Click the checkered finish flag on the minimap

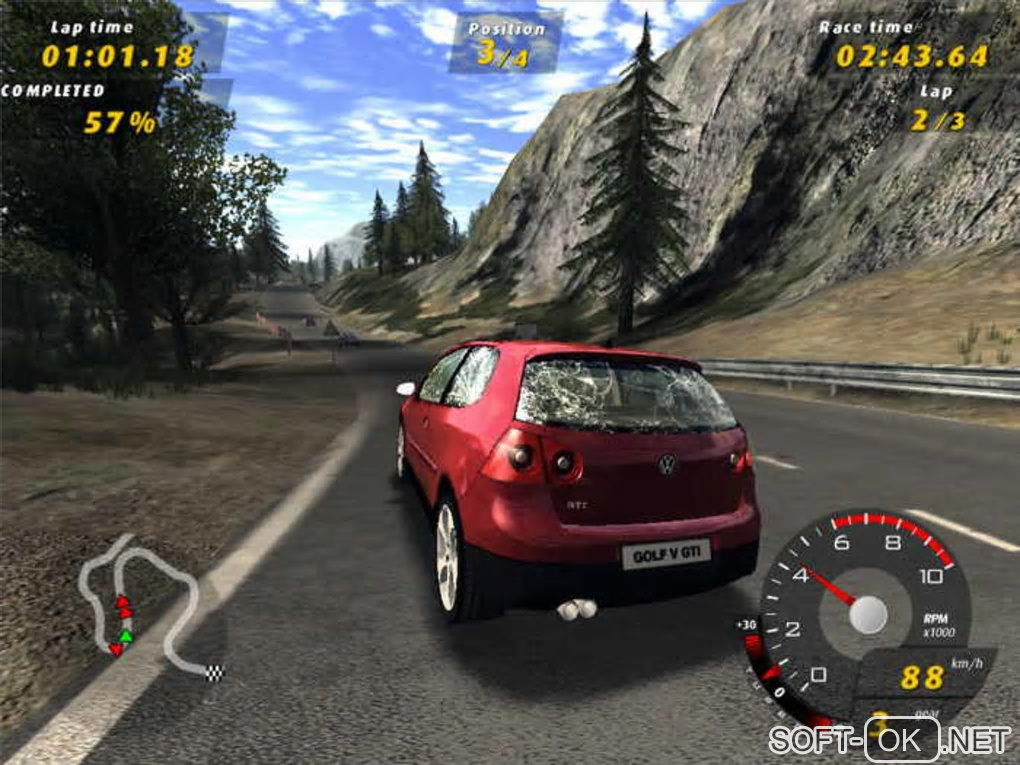point(215,672)
